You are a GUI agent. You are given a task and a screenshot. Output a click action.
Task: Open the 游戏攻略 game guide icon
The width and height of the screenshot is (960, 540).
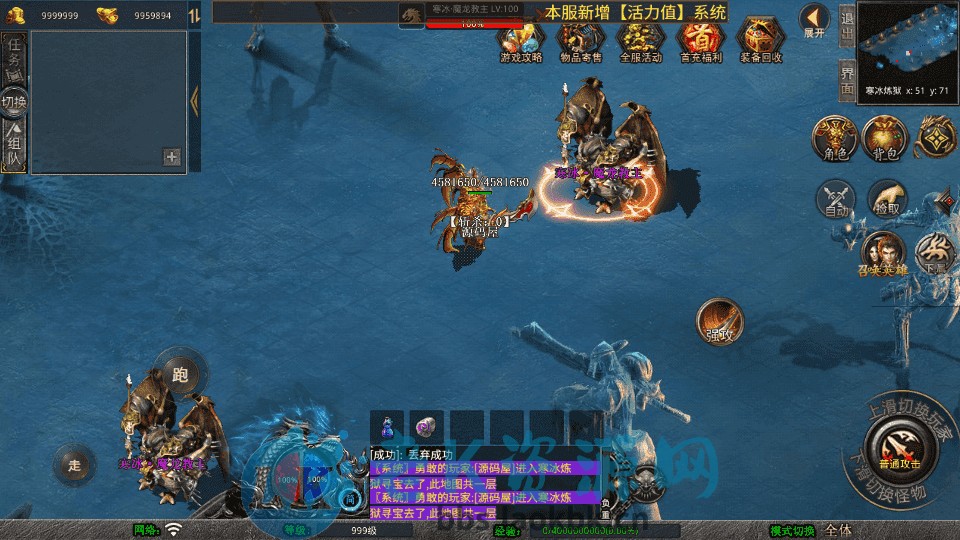[x=521, y=41]
